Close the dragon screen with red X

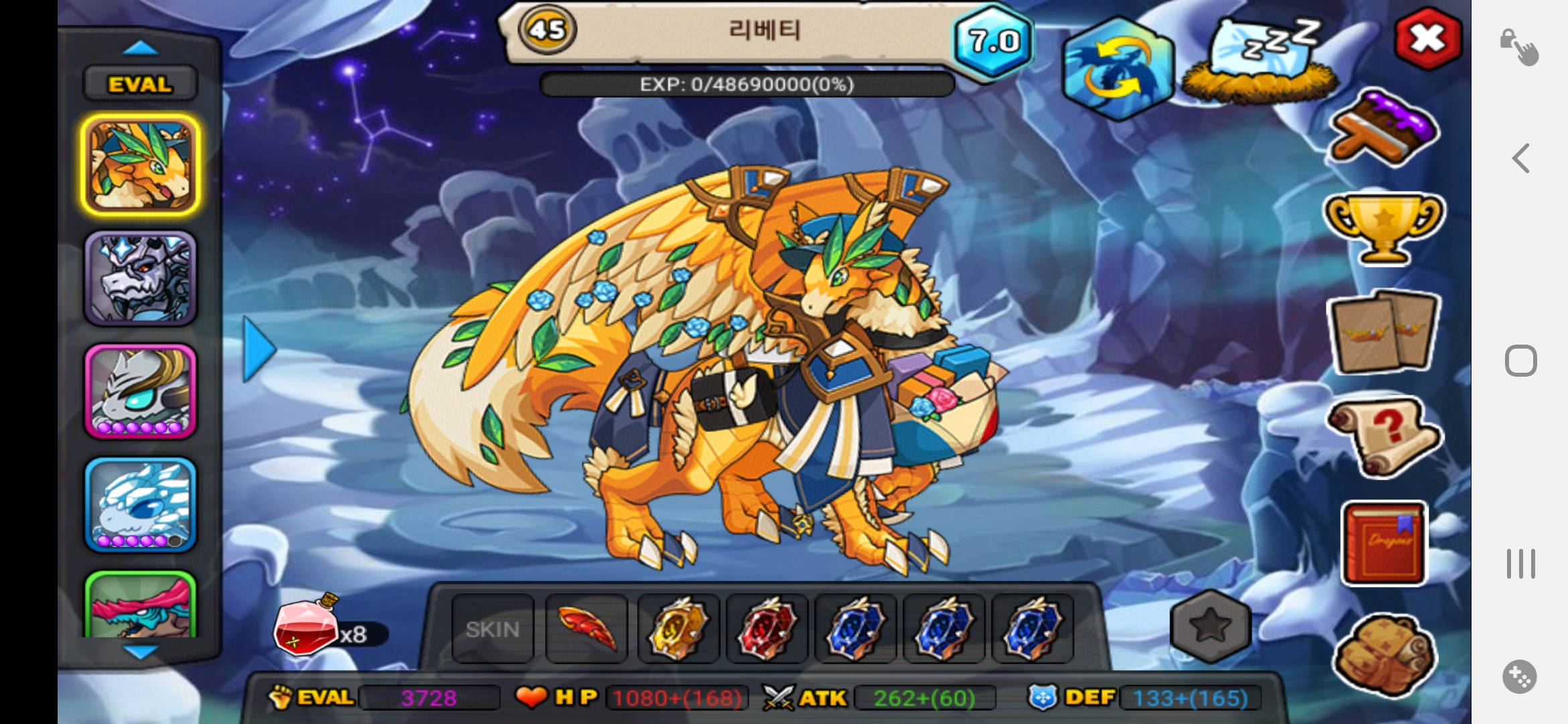tap(1427, 39)
